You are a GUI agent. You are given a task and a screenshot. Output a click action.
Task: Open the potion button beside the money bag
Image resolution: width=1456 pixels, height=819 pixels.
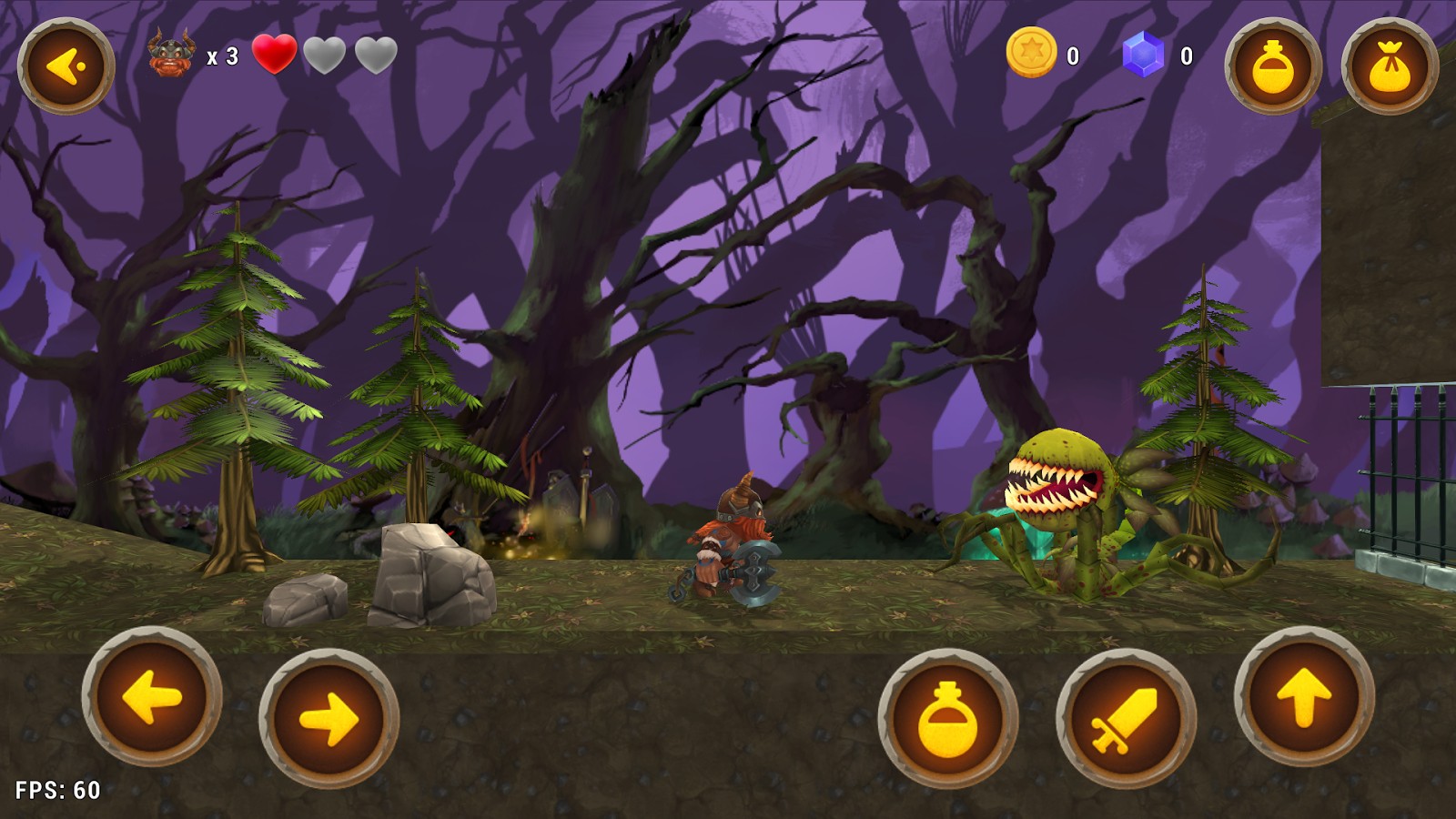click(1273, 66)
